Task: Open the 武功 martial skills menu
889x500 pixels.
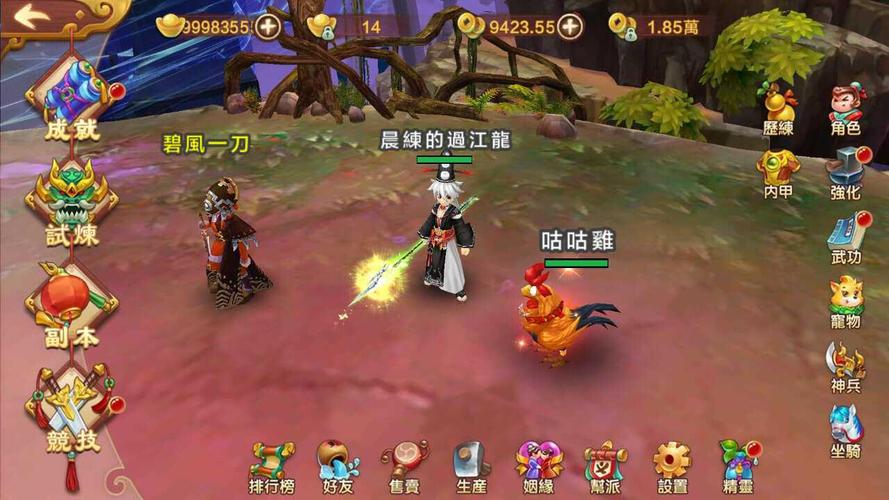Action: pos(846,238)
